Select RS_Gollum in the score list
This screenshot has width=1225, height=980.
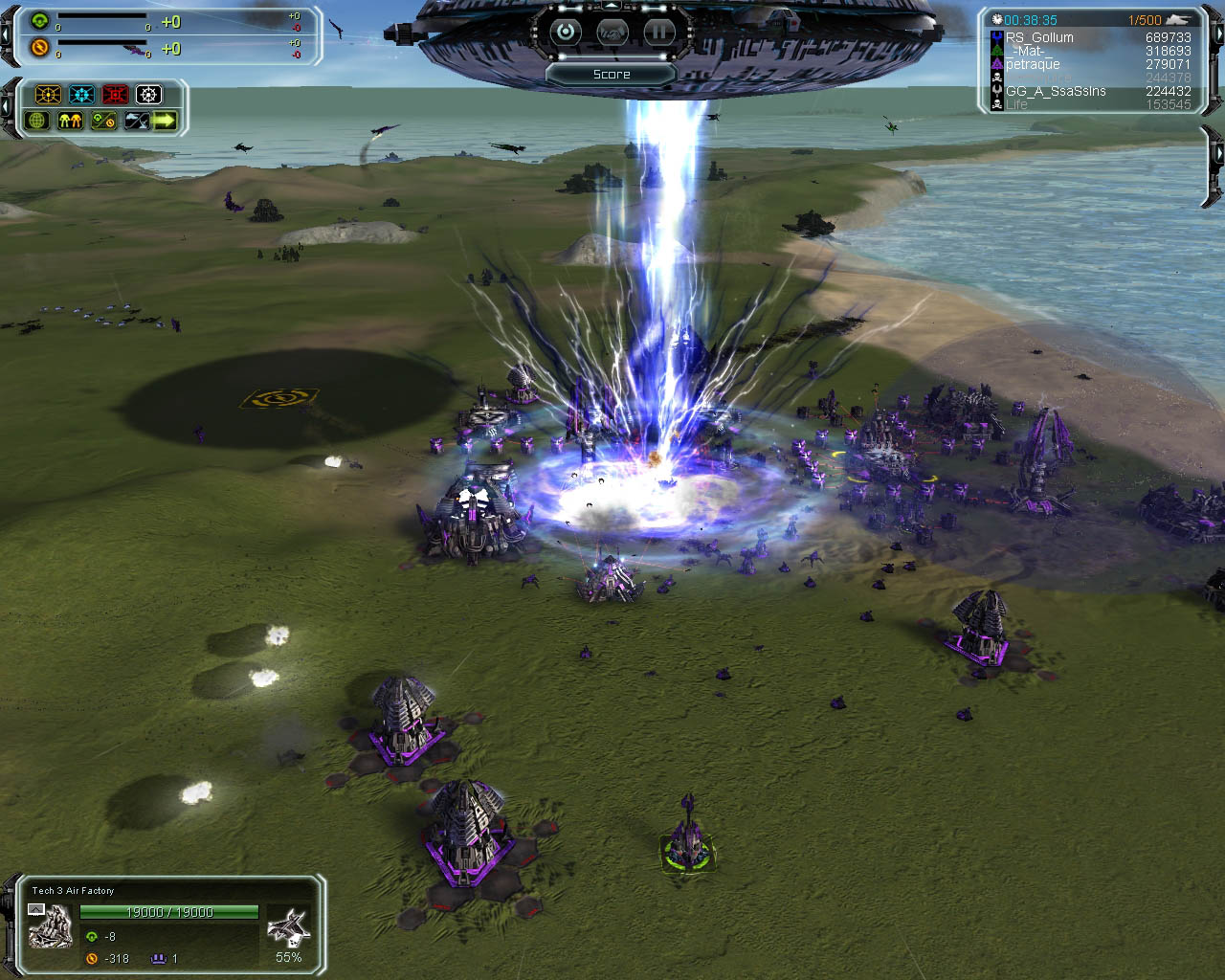point(1039,37)
